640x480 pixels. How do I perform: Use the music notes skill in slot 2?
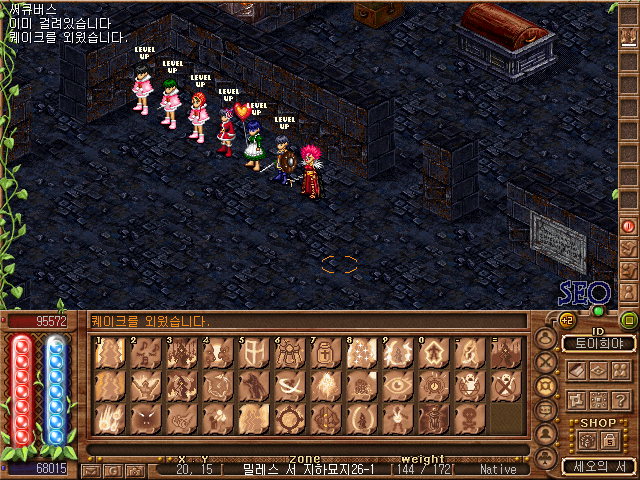[145, 355]
